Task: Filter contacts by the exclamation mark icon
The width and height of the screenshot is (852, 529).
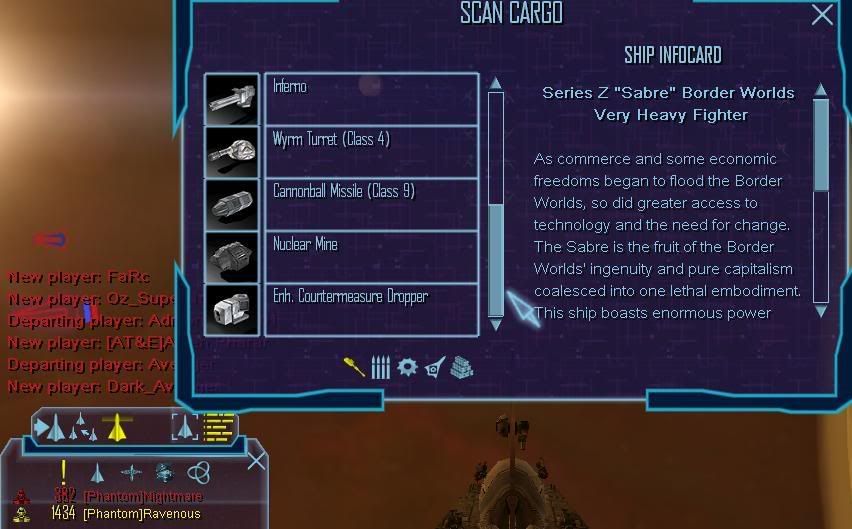Action: coord(64,471)
